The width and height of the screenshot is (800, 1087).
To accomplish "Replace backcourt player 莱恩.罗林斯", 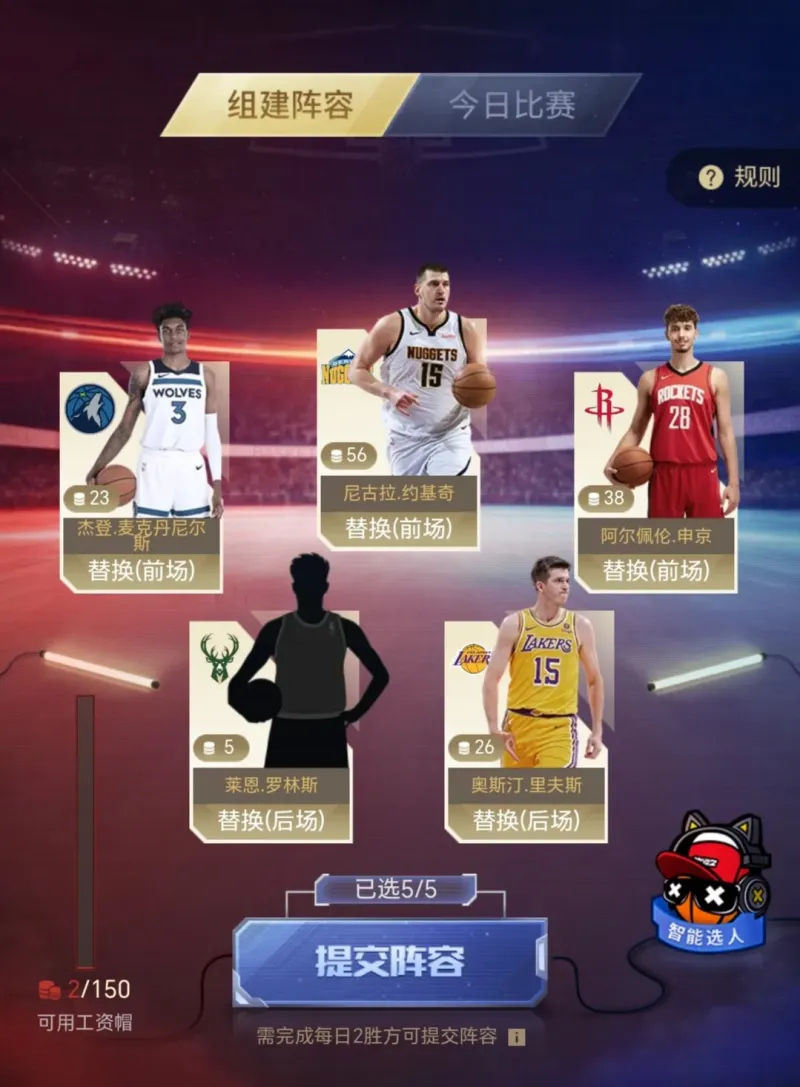I will pos(271,820).
